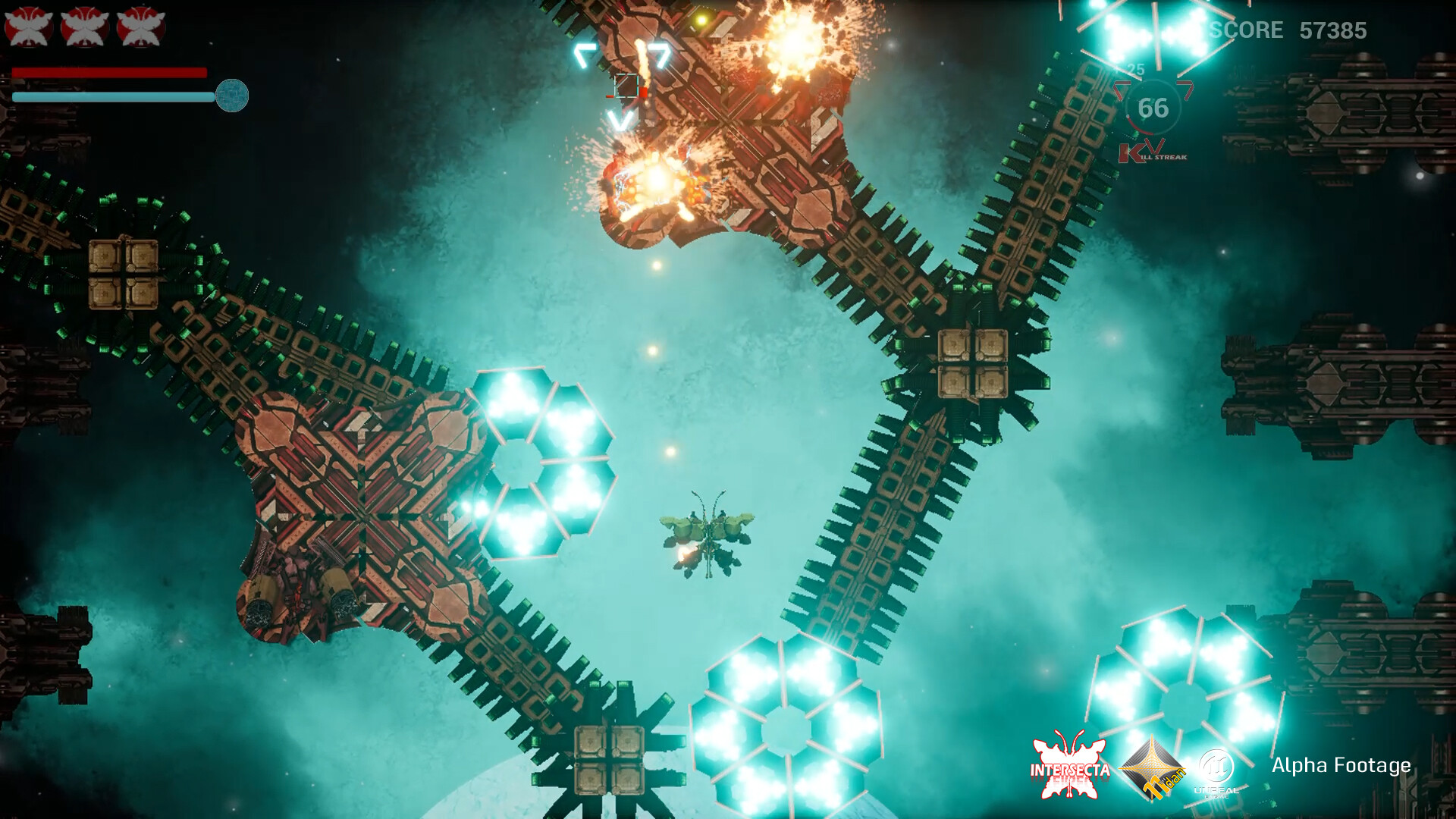Toggle the targeting reticle on the enemy ship
Viewport: 1456px width, 819px height.
click(x=625, y=85)
